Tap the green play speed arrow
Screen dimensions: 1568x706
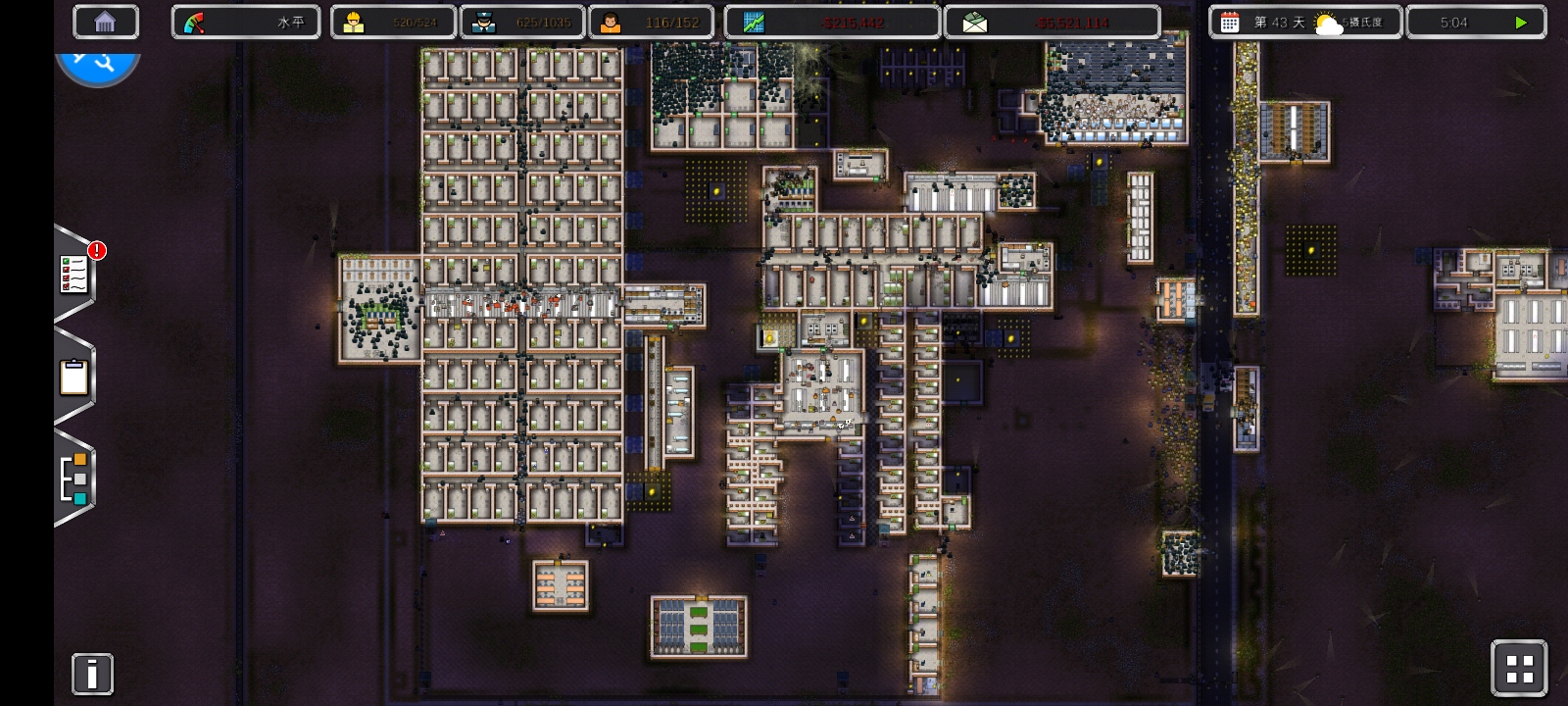tap(1520, 22)
